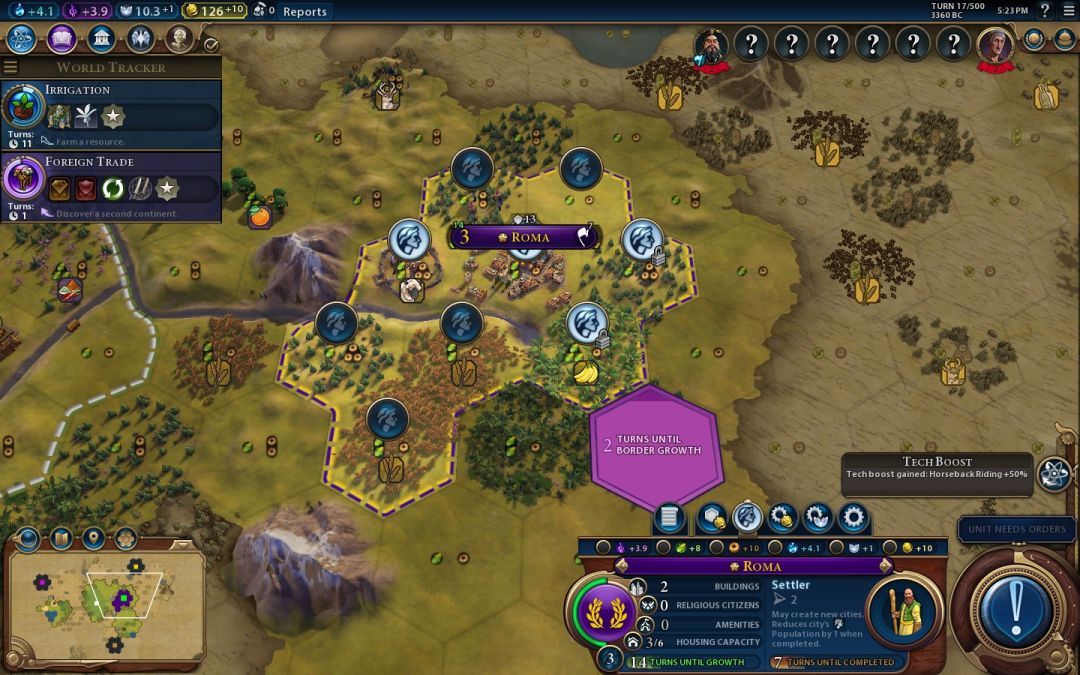This screenshot has width=1080, height=675.
Task: Open the city production gear icon
Action: 853,518
